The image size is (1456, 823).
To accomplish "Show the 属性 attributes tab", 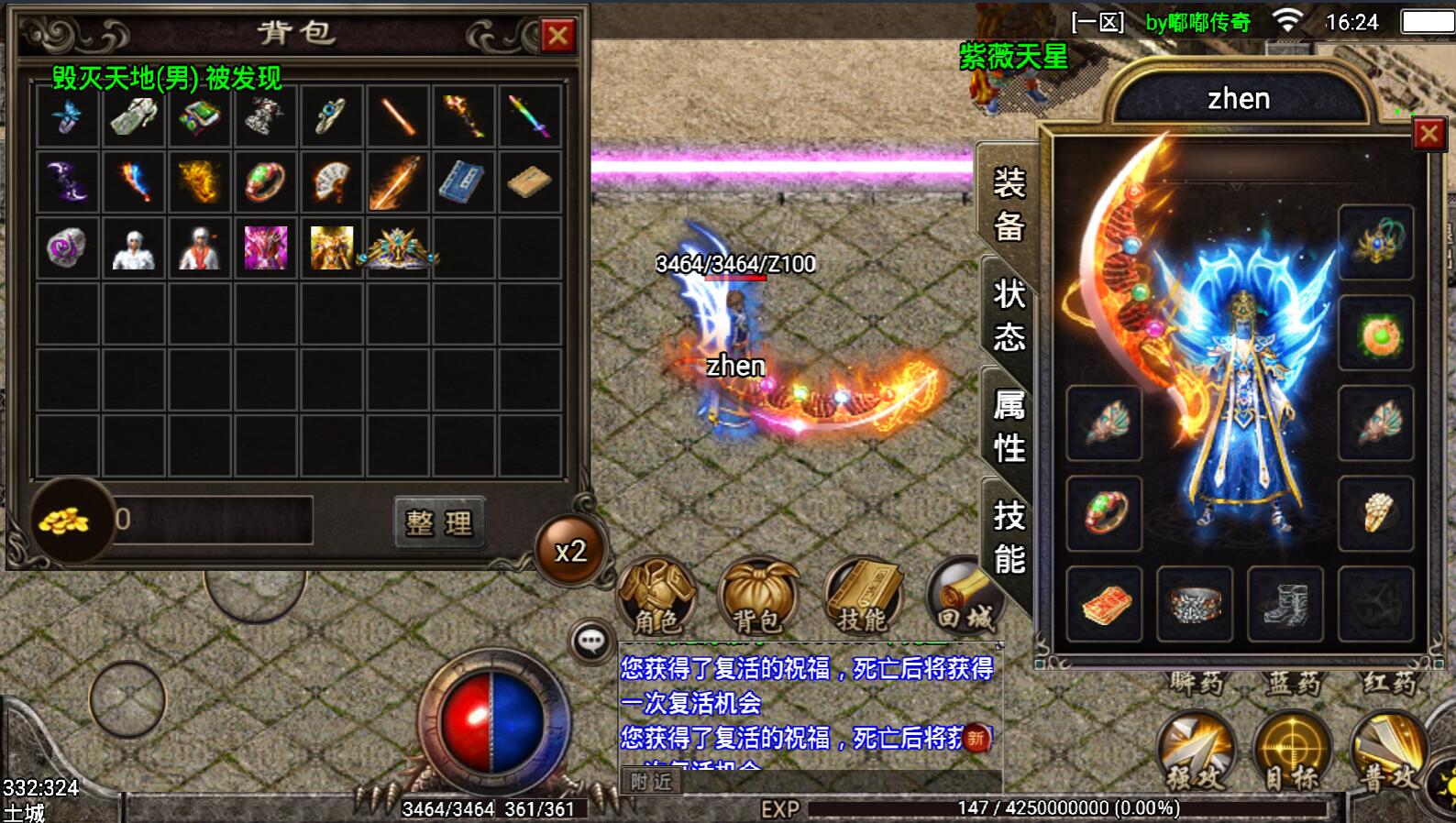I will (1009, 426).
